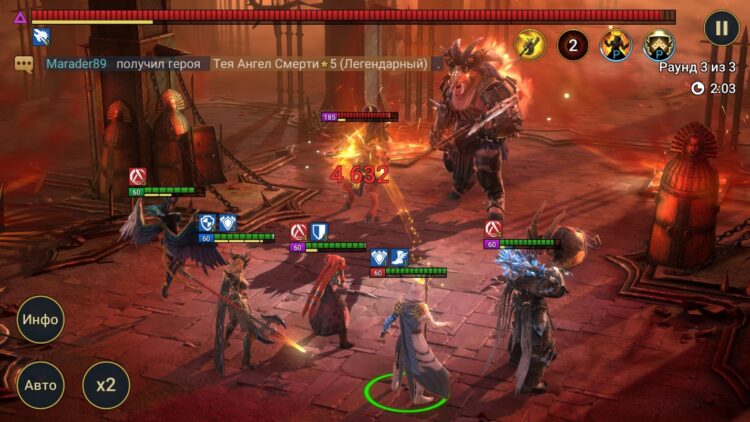Pause the battle
Viewport: 750px width, 422px height.
tap(721, 28)
